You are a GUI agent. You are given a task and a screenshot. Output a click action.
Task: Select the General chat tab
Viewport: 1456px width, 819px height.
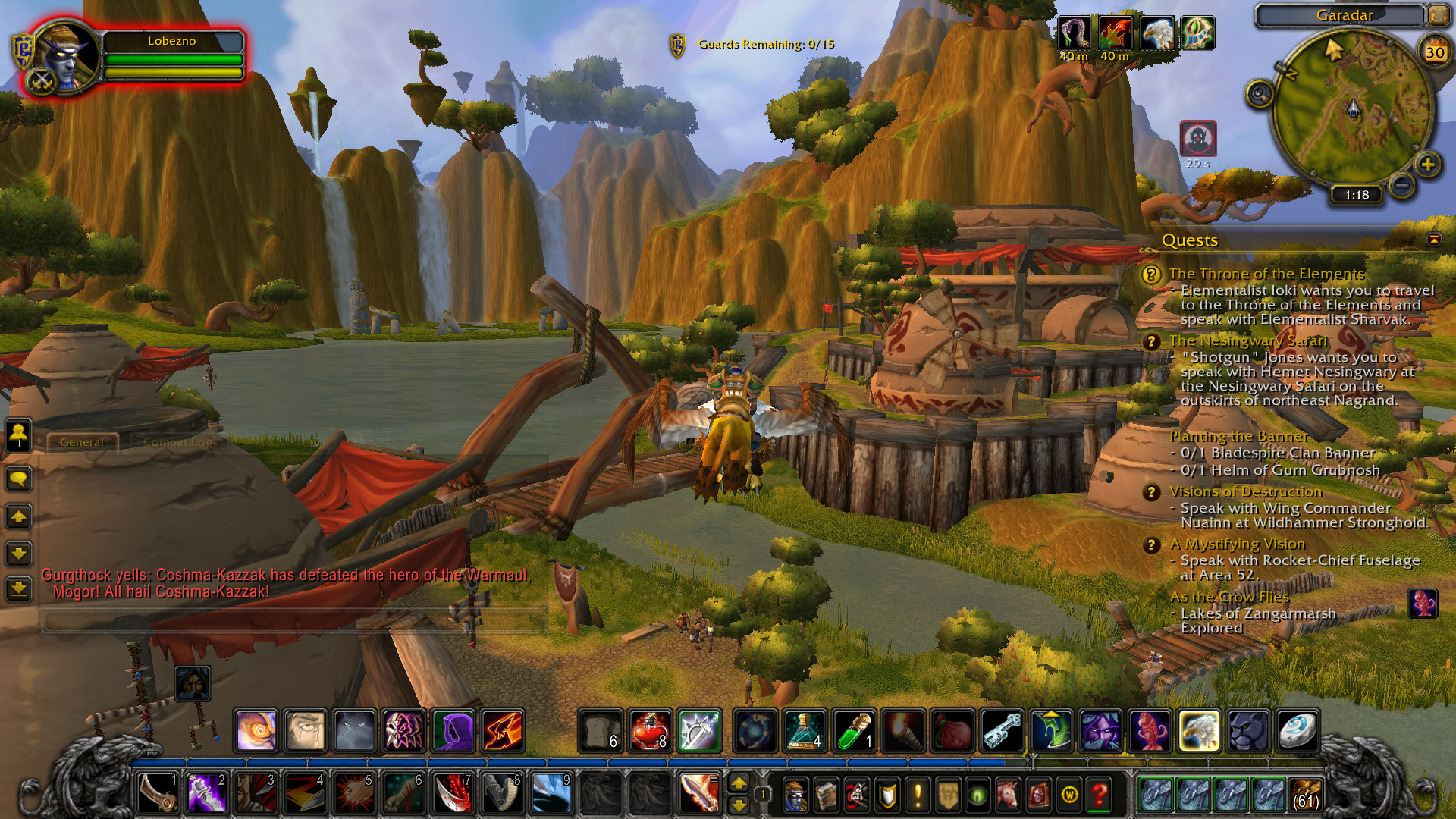(81, 442)
